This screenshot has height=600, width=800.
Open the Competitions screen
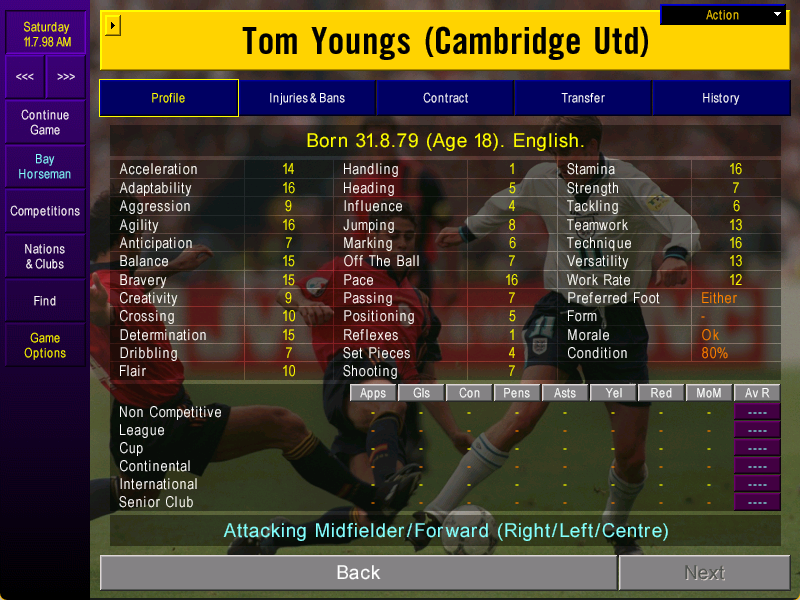click(x=45, y=211)
